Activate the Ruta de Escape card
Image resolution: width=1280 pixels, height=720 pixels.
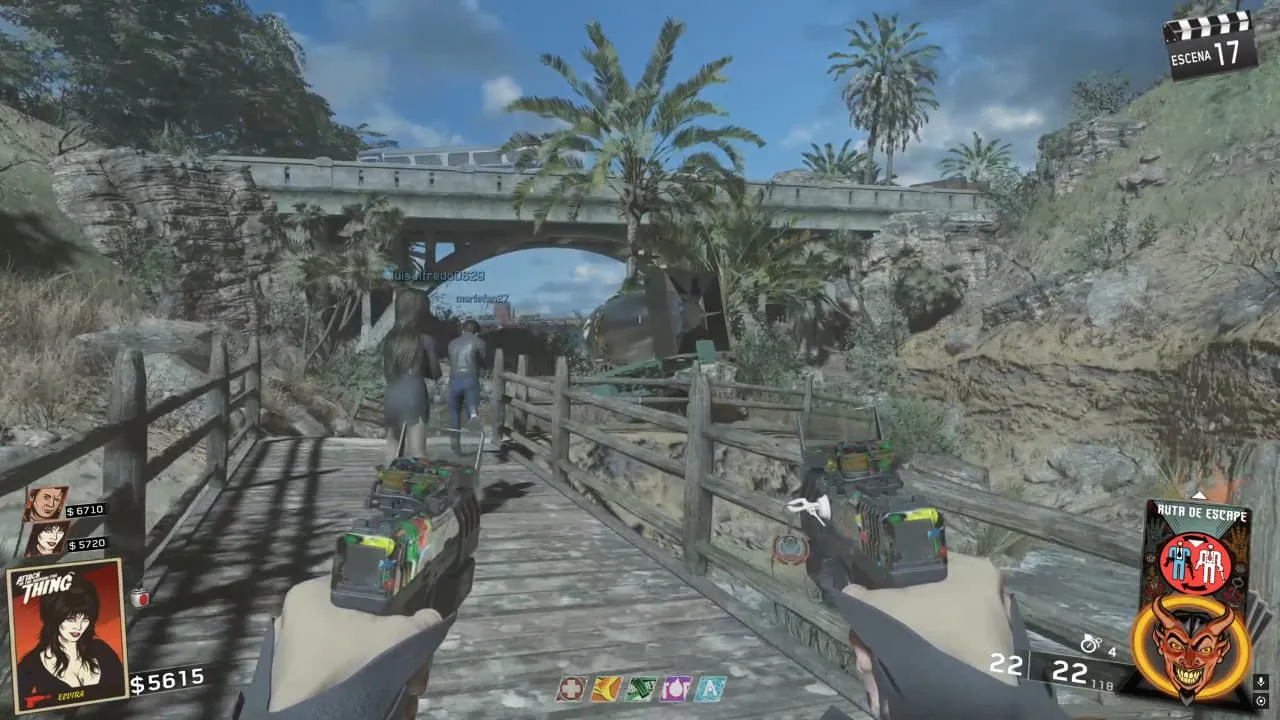(1197, 548)
